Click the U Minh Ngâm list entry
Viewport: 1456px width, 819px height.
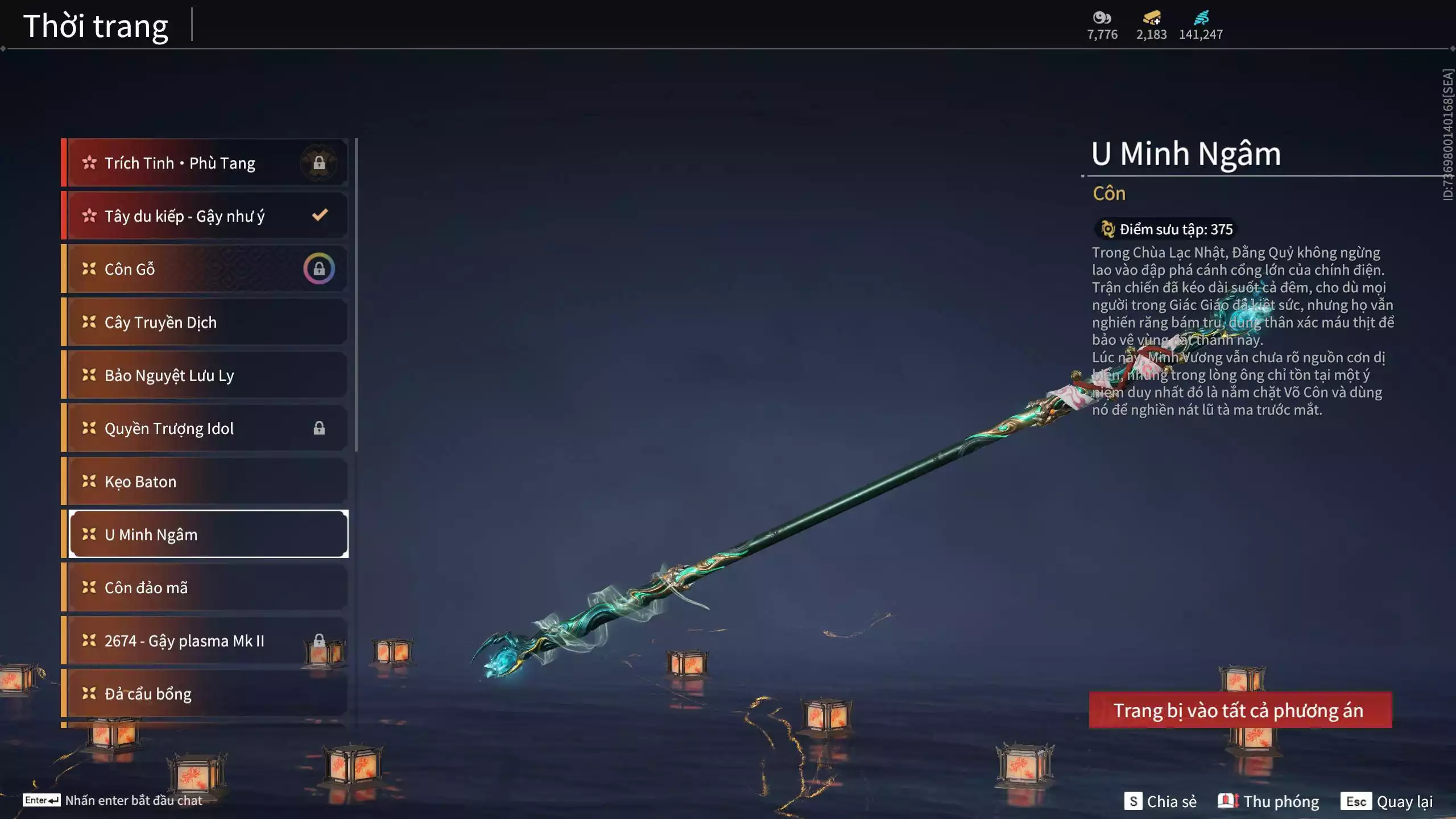point(208,535)
